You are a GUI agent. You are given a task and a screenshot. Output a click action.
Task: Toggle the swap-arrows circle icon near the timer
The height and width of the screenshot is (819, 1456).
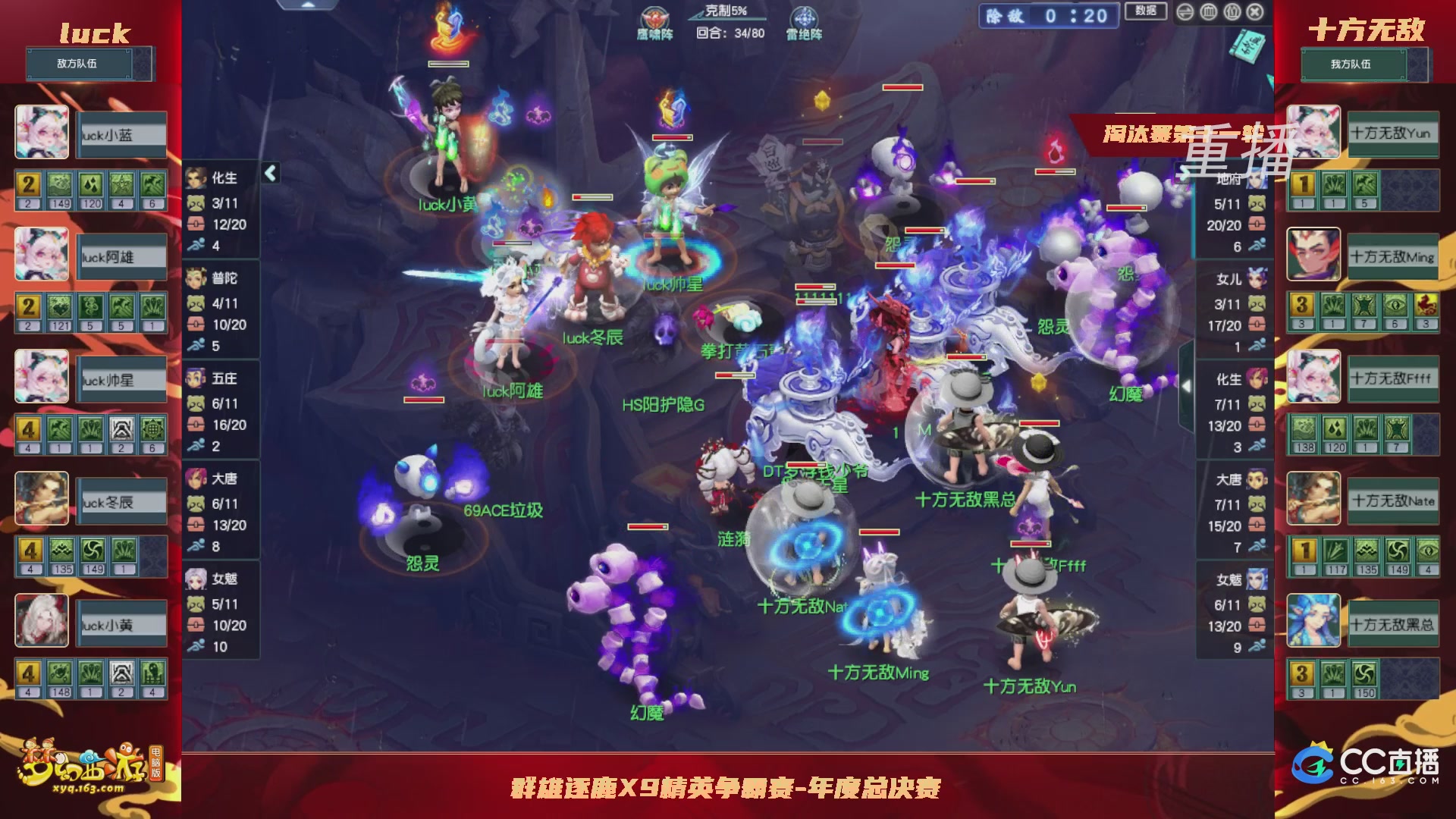(1185, 11)
